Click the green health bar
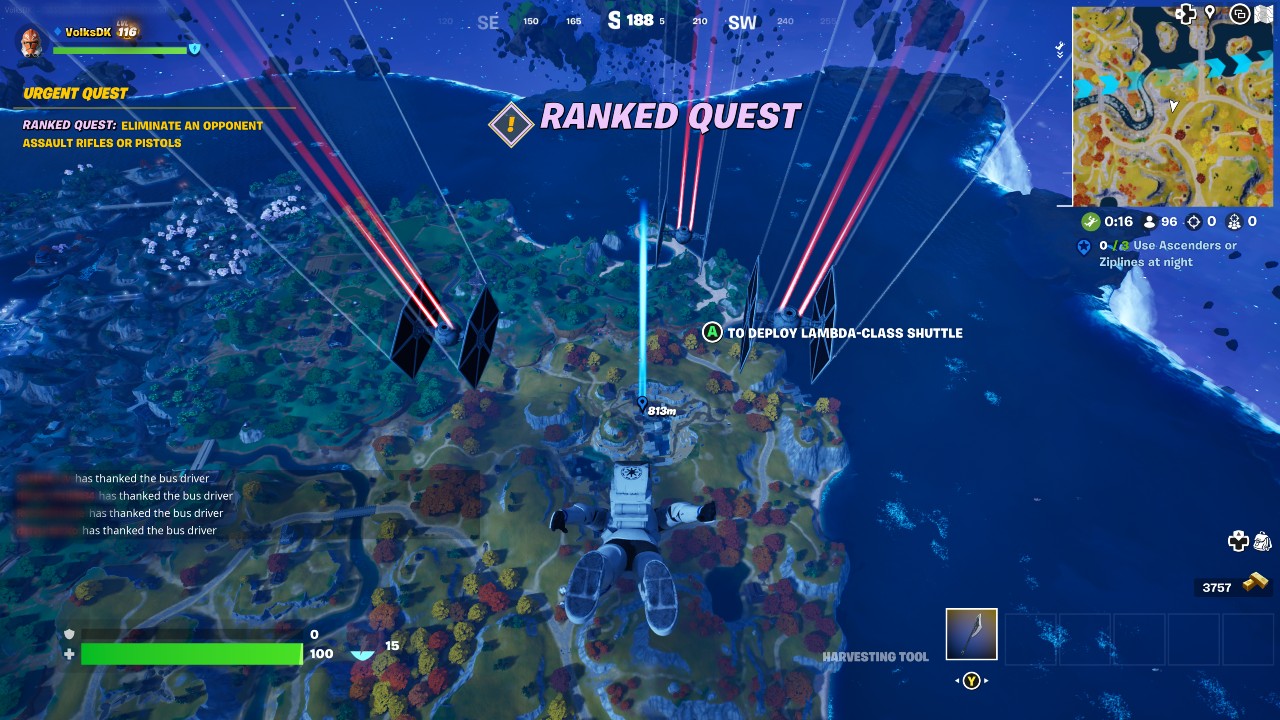Screen dimensions: 1280x720 (190, 654)
